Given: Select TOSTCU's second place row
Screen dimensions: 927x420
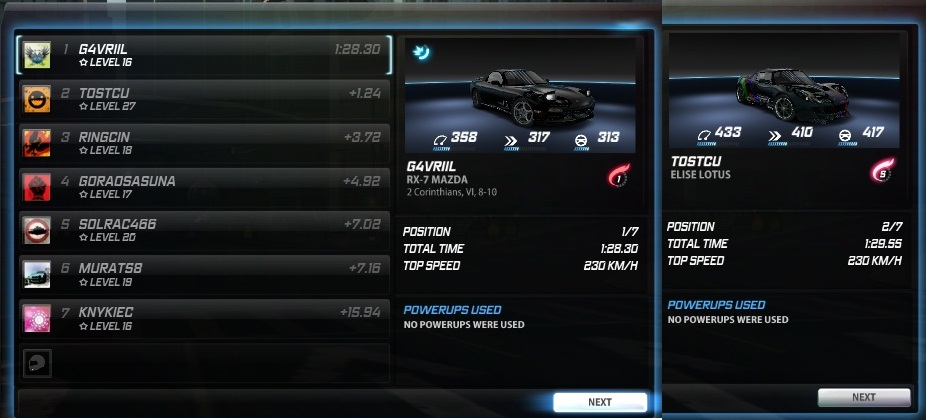Looking at the screenshot, I should pos(205,100).
